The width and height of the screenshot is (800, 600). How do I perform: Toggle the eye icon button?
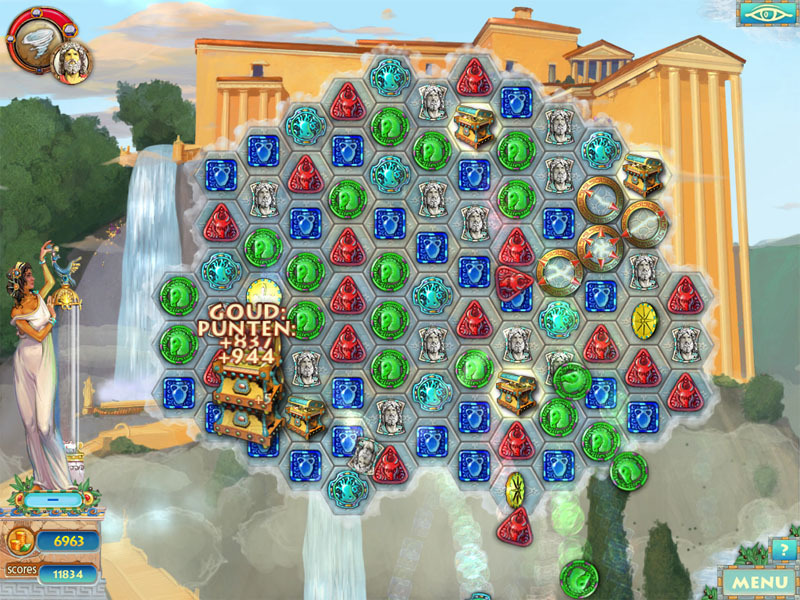[766, 14]
